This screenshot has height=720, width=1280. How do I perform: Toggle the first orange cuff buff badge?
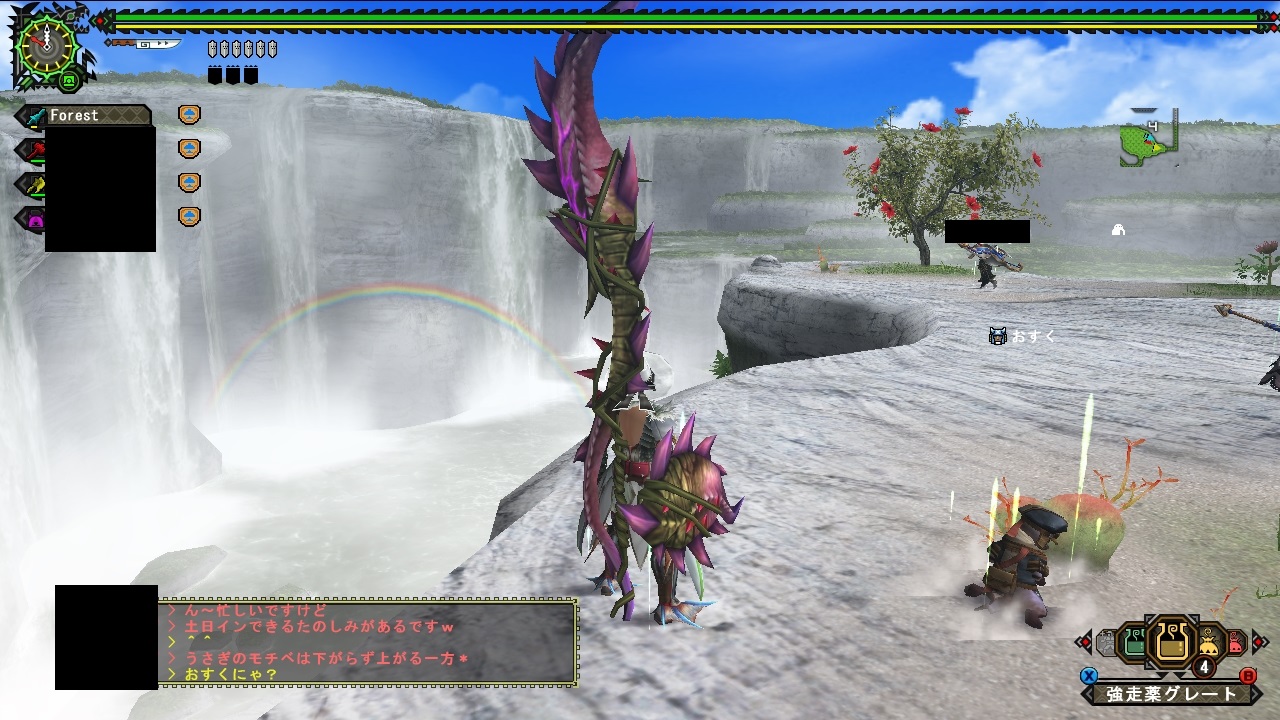[x=189, y=115]
